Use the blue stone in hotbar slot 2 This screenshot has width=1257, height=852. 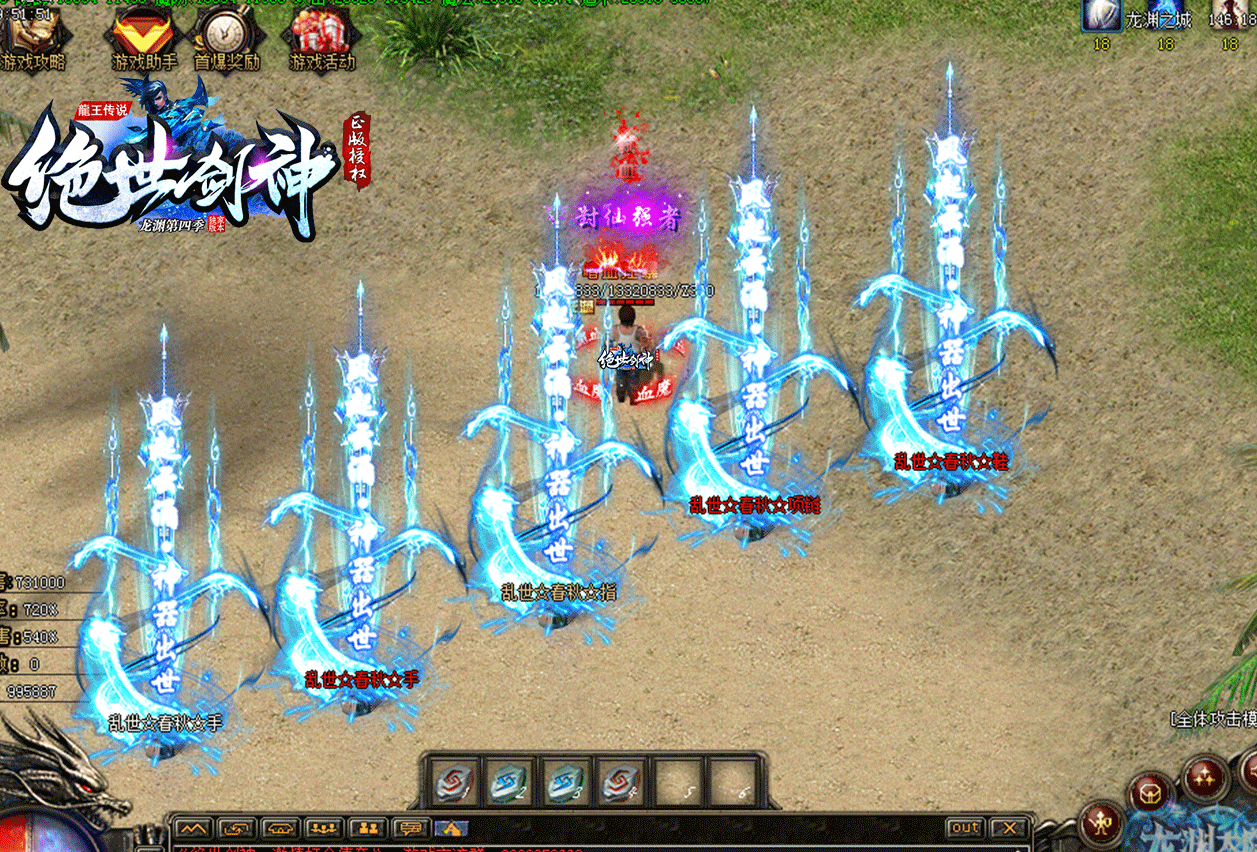pos(509,781)
